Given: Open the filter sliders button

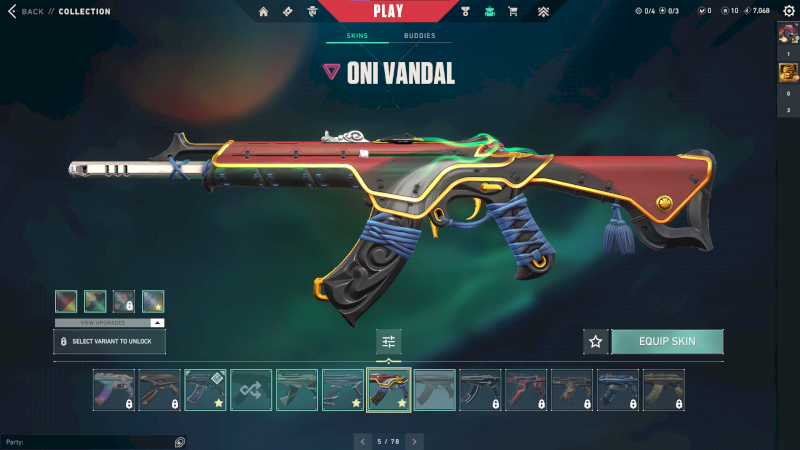Looking at the screenshot, I should (x=389, y=342).
